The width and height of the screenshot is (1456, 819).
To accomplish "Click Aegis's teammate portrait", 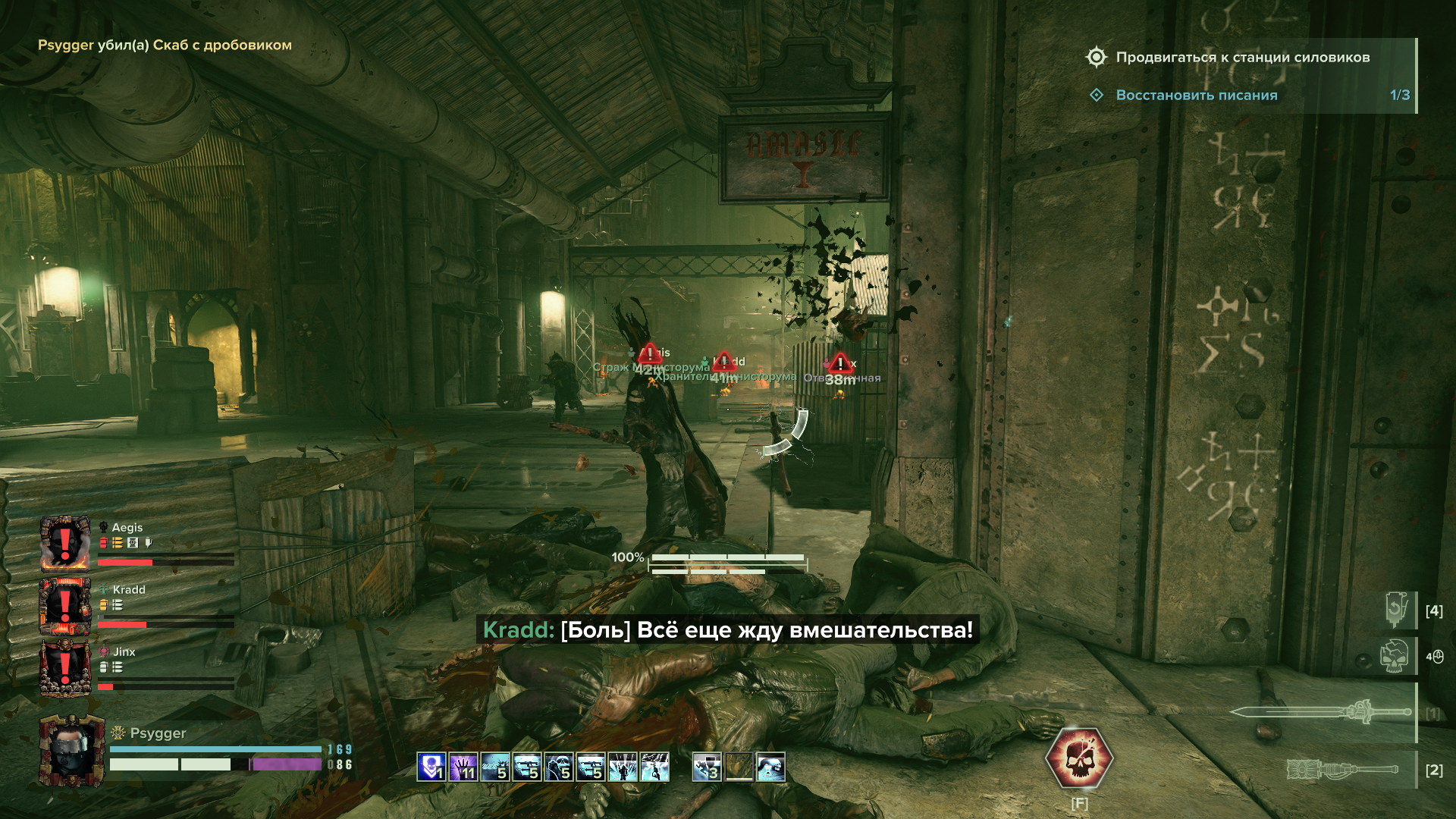I will (x=65, y=544).
